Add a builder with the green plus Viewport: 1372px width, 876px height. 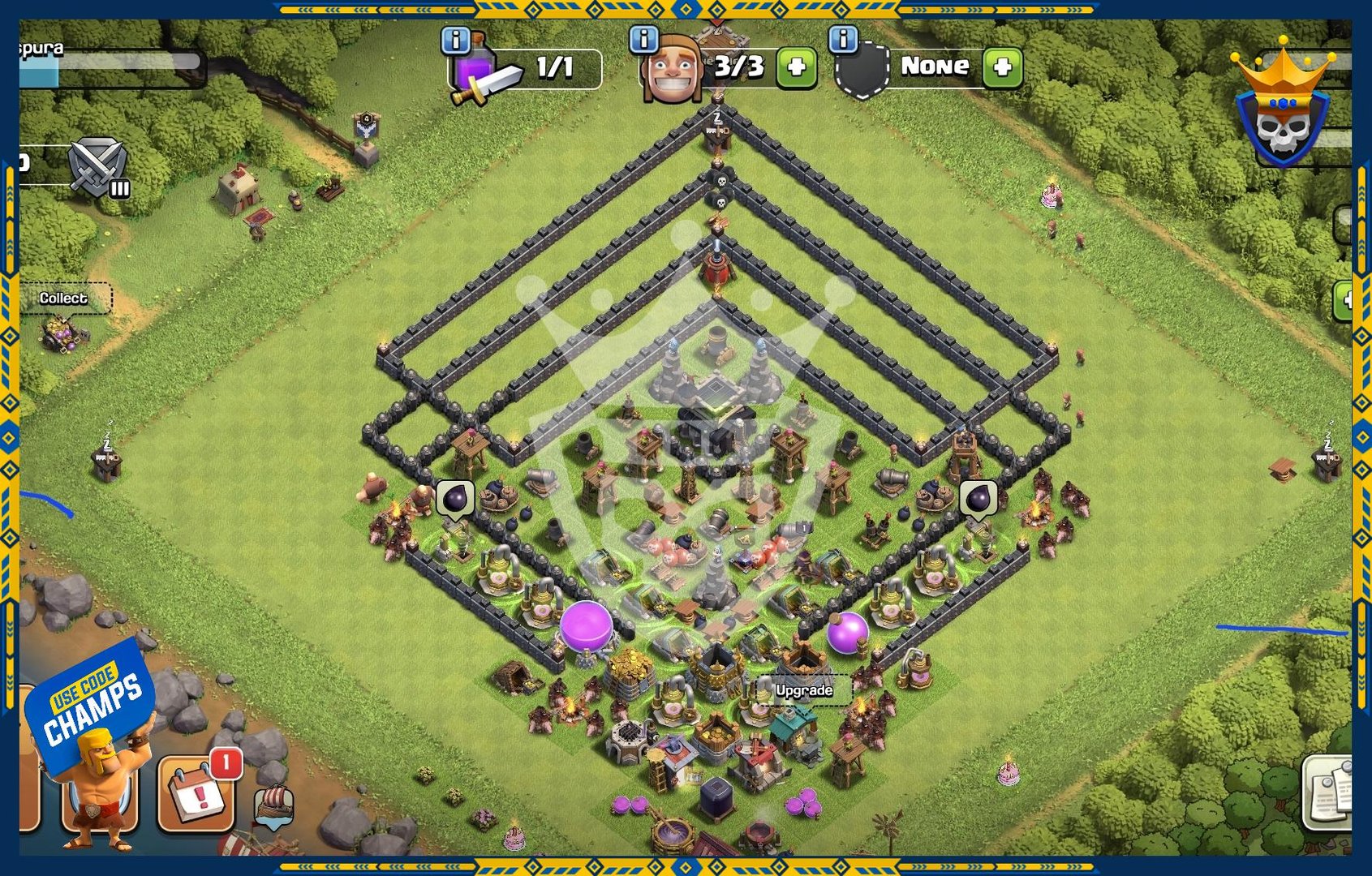[796, 67]
